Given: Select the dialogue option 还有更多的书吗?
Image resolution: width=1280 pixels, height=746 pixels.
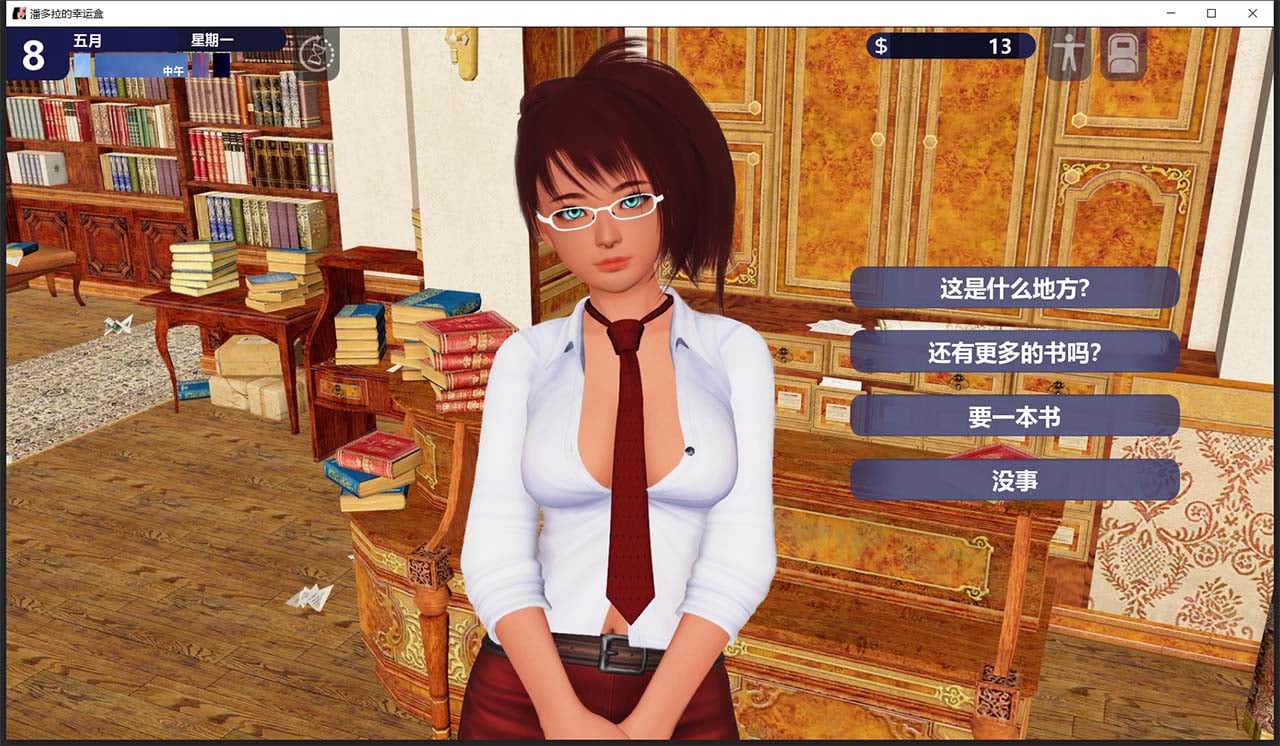Looking at the screenshot, I should tap(1015, 352).
